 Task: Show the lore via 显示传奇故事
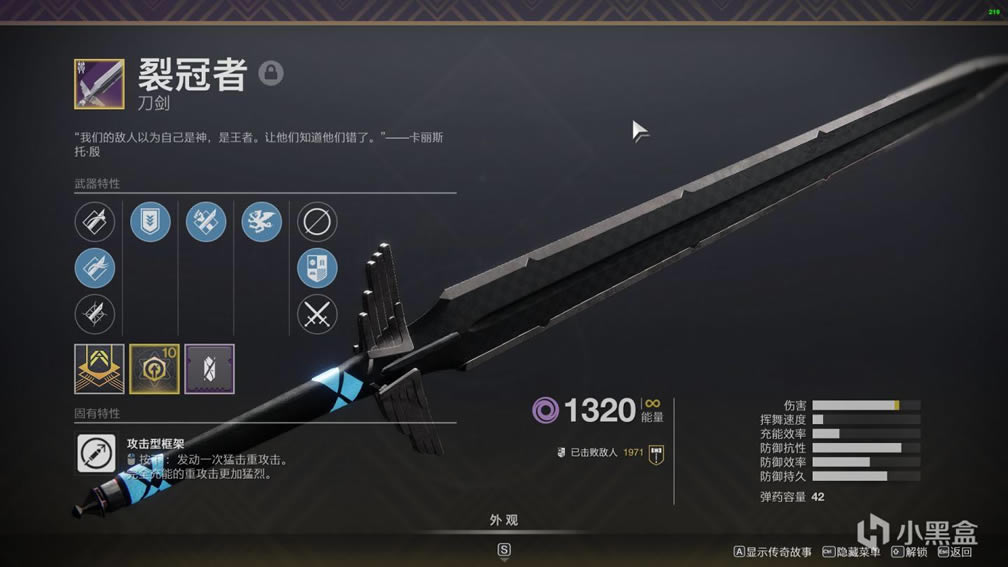click(773, 552)
